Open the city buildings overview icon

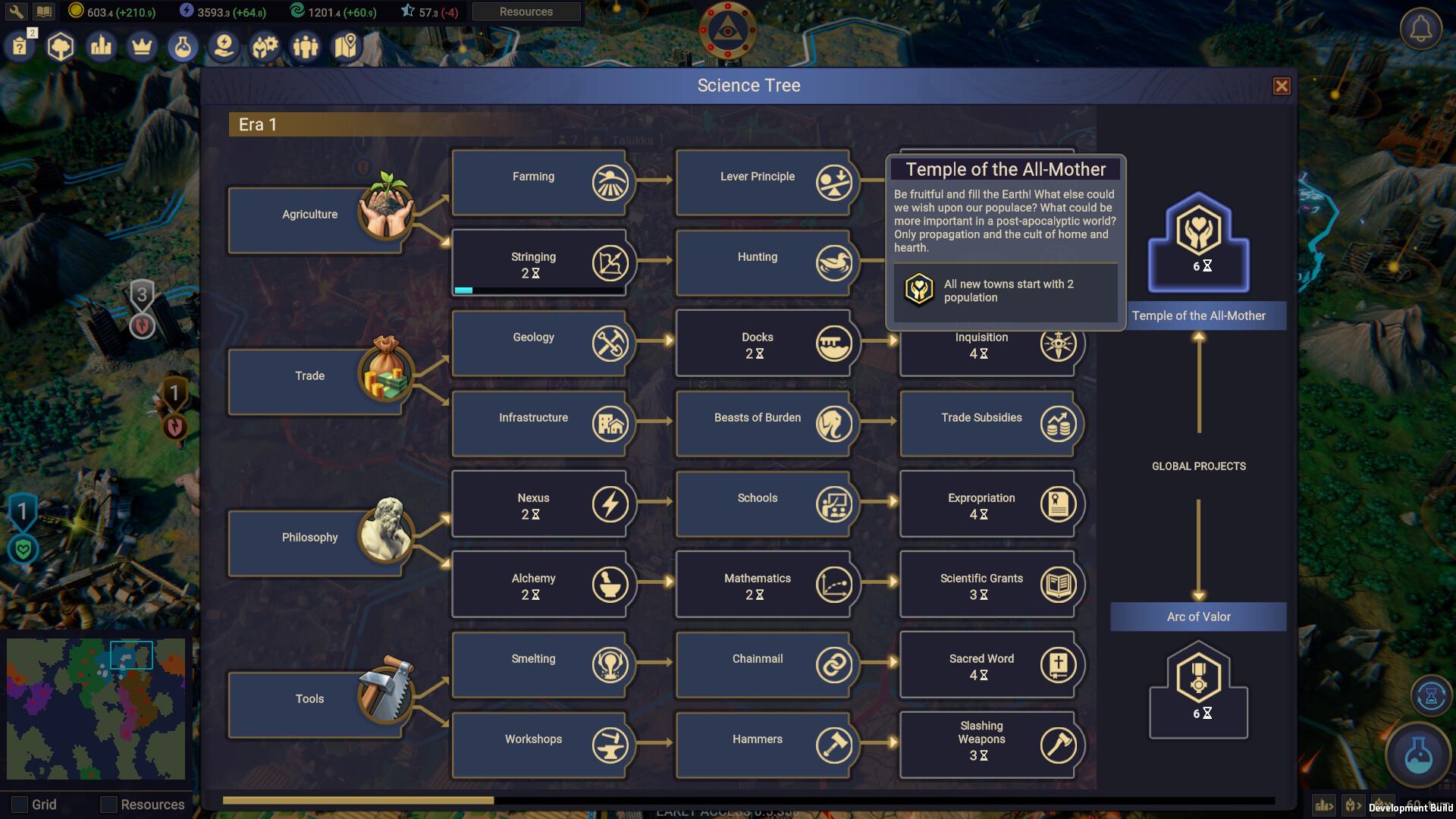[x=101, y=46]
